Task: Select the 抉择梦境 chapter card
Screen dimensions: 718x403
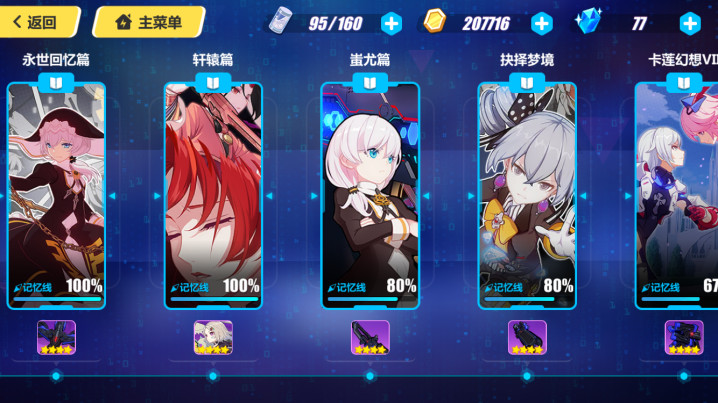Action: click(x=527, y=195)
